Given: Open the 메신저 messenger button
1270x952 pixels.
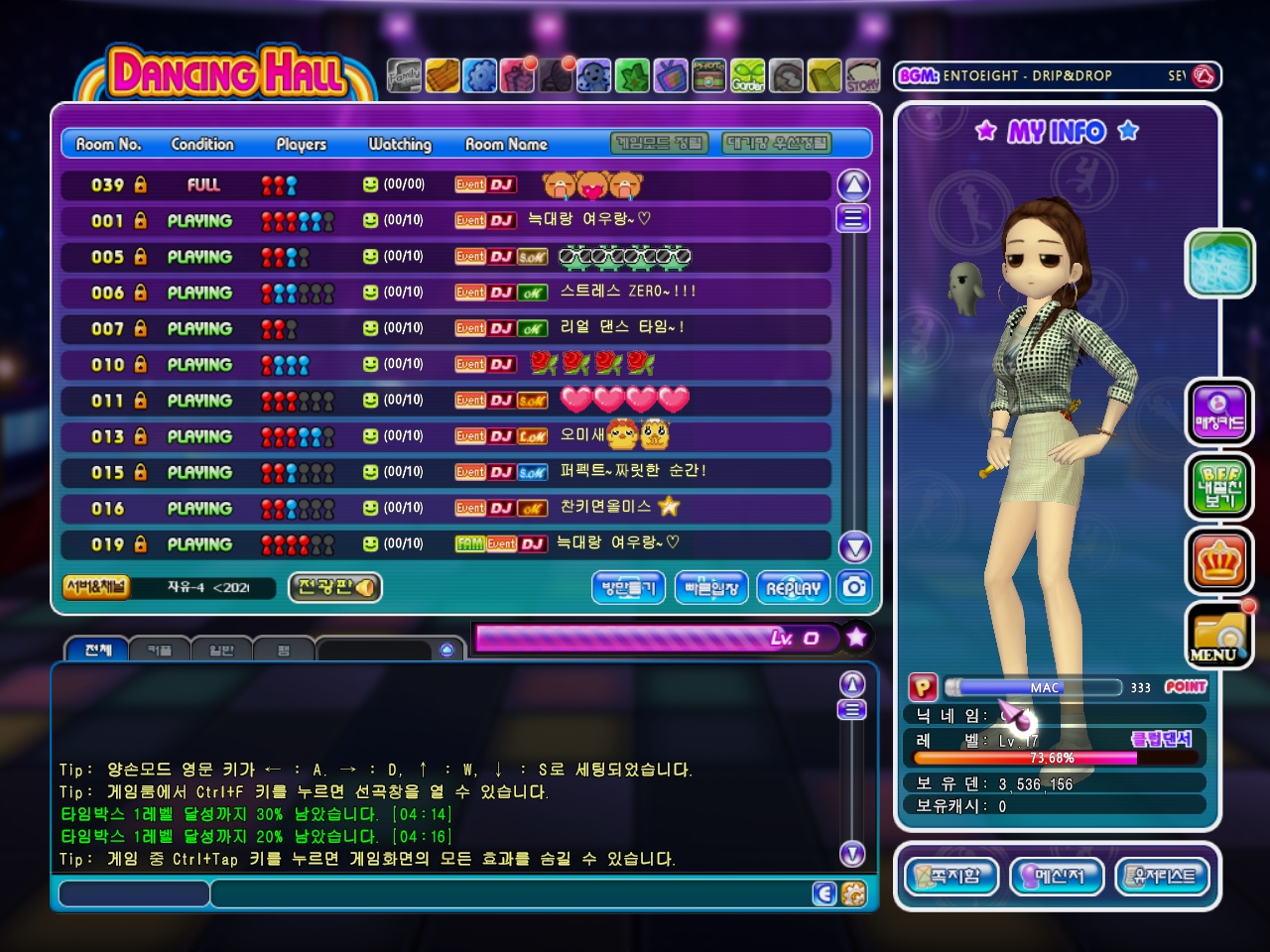Looking at the screenshot, I should 1057,876.
